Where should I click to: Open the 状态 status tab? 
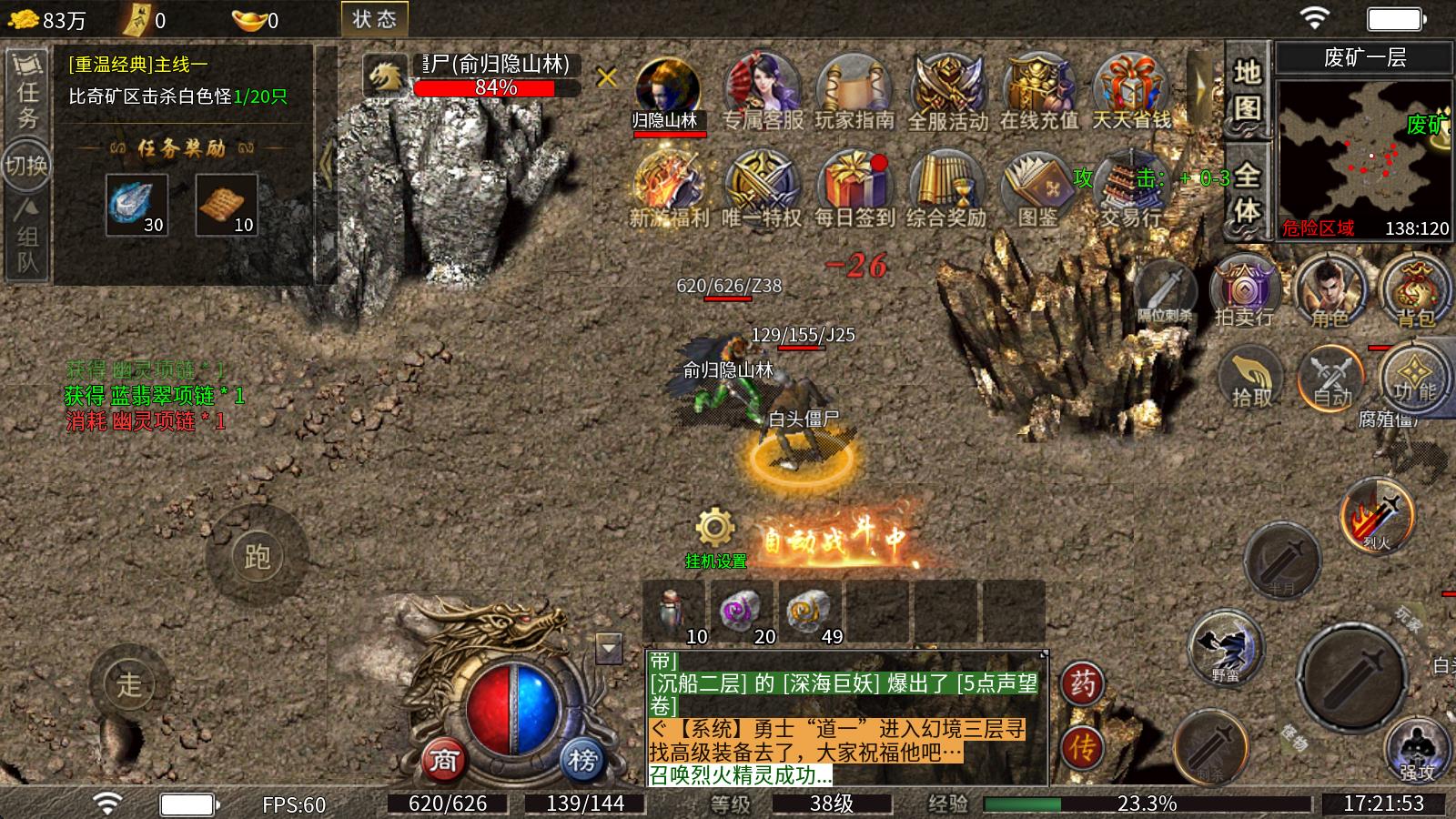(x=374, y=19)
